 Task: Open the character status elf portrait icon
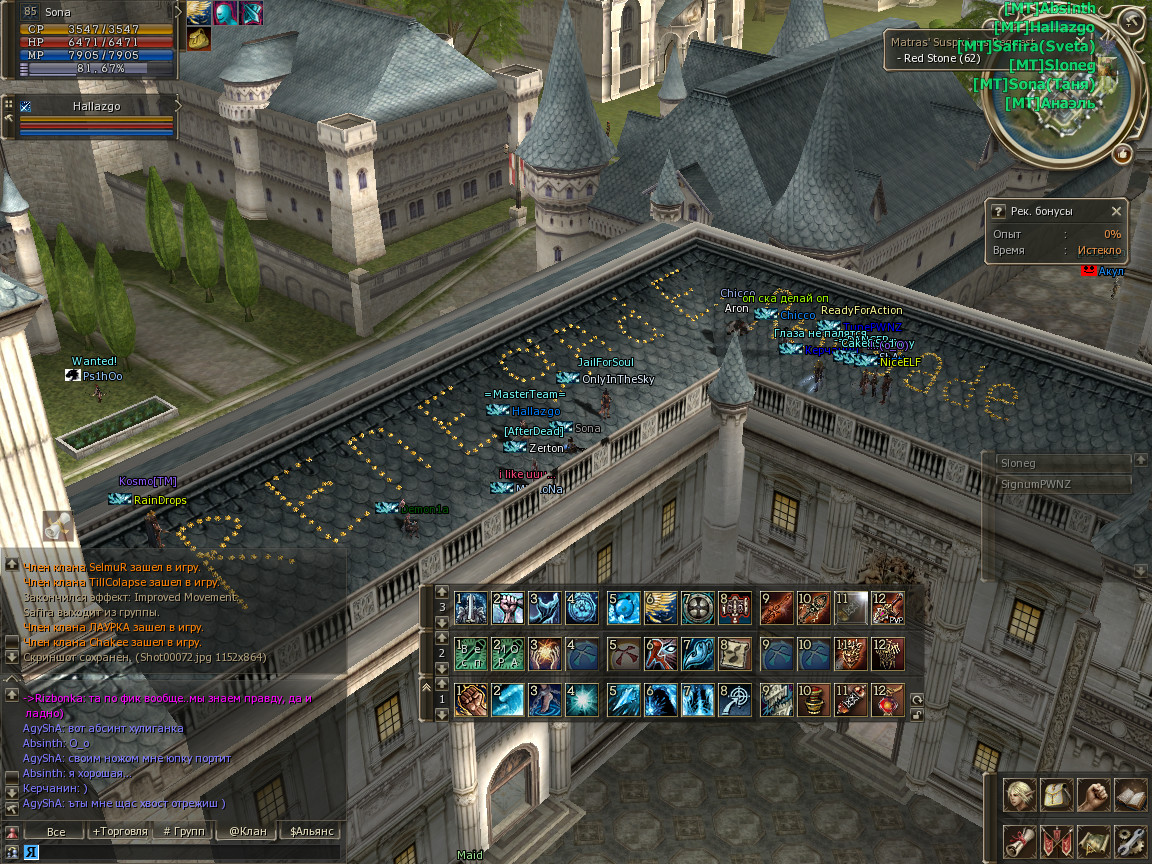point(1020,795)
